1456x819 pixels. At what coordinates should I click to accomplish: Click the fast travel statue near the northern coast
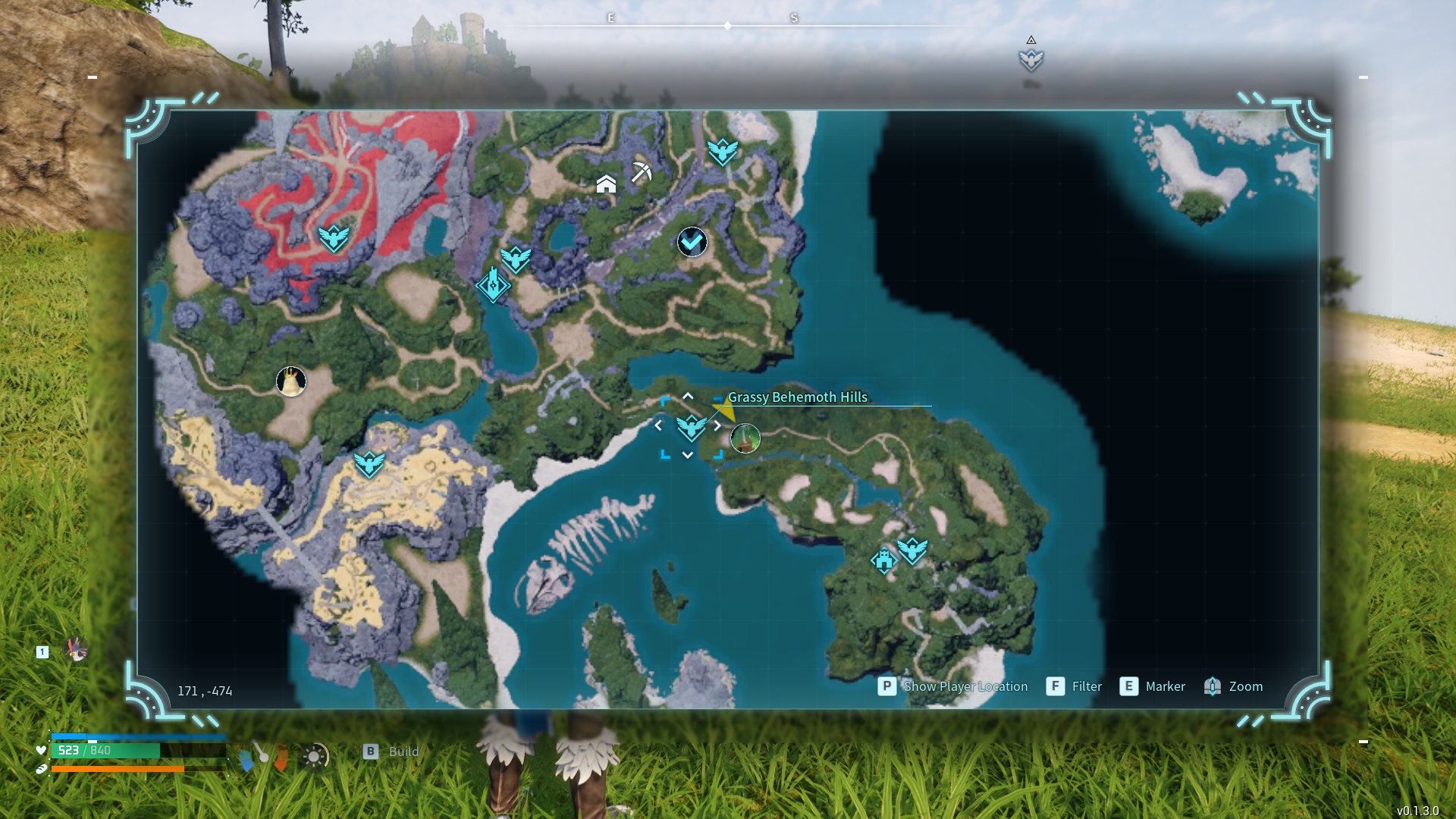click(x=723, y=151)
